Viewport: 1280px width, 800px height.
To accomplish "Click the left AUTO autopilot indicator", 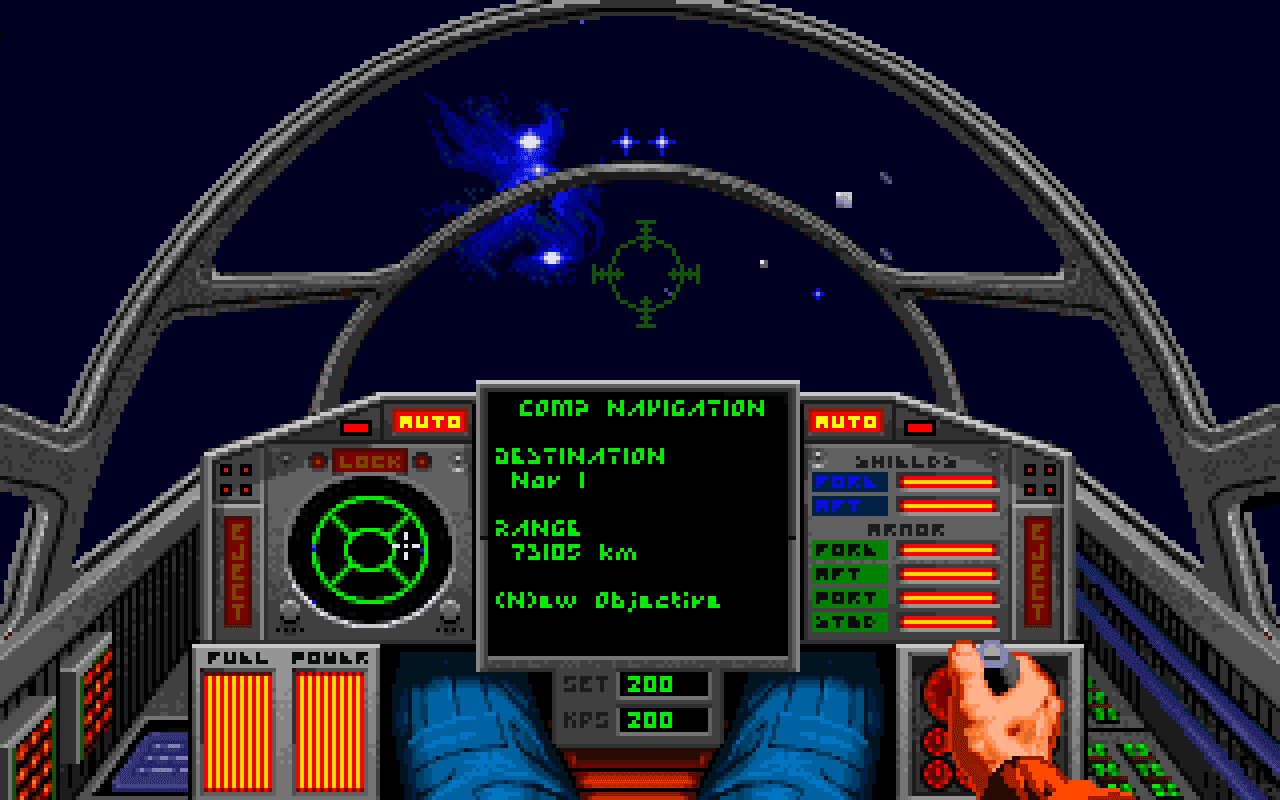I will (431, 420).
